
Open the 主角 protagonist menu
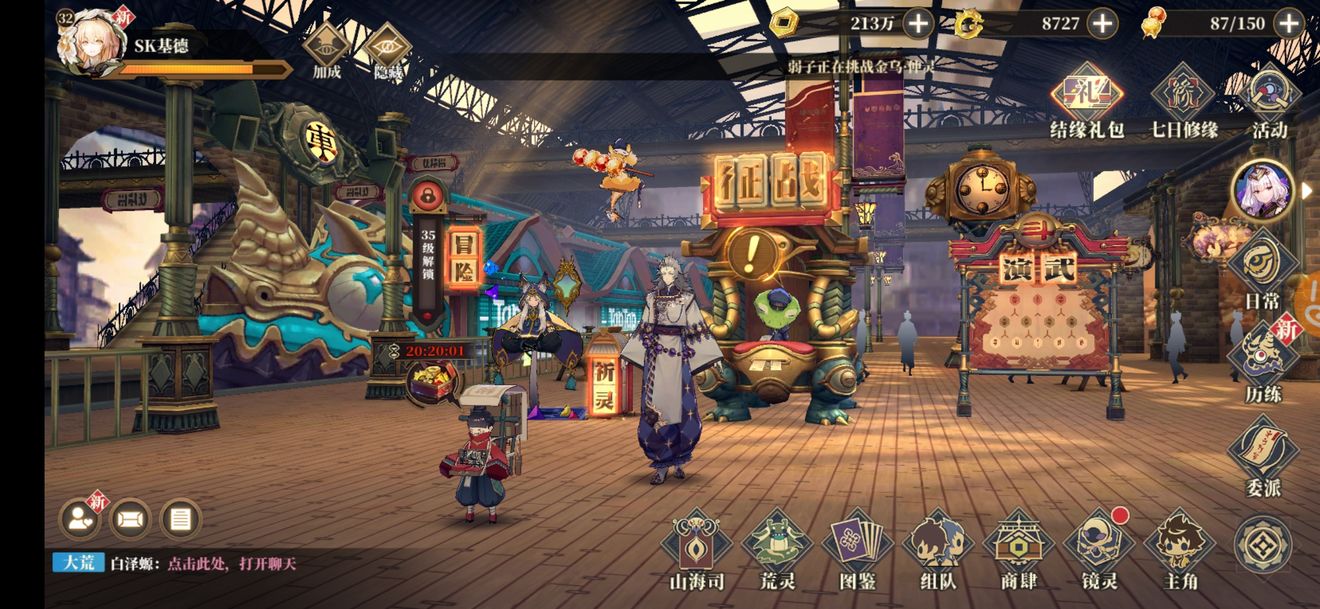[x=1178, y=549]
